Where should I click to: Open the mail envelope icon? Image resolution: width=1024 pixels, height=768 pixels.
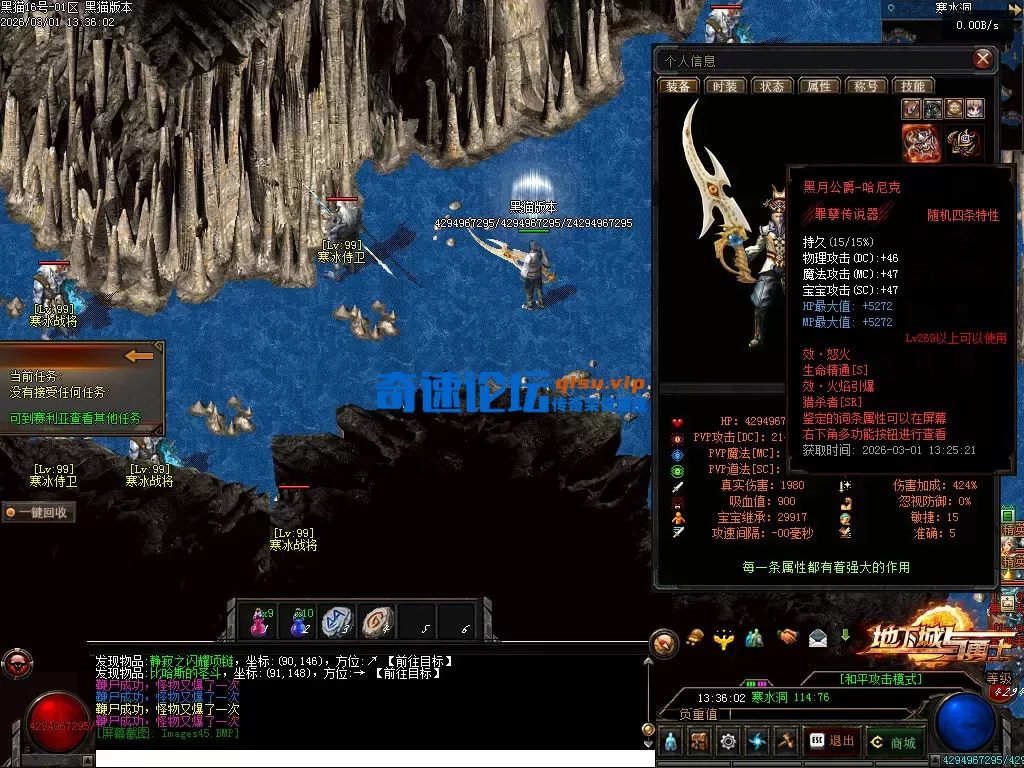point(818,637)
